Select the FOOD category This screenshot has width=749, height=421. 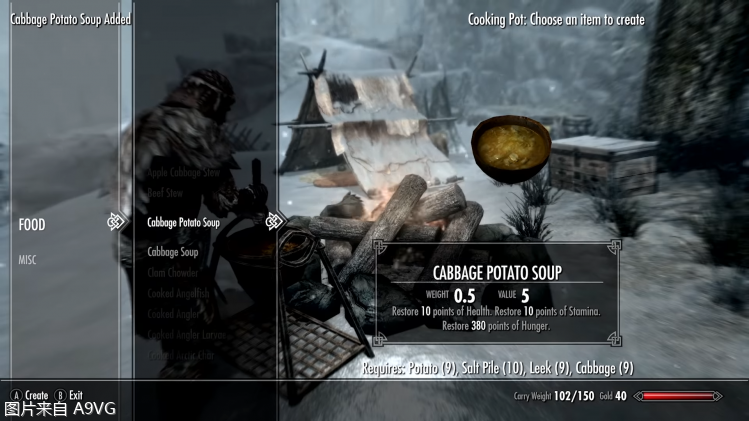coord(32,225)
